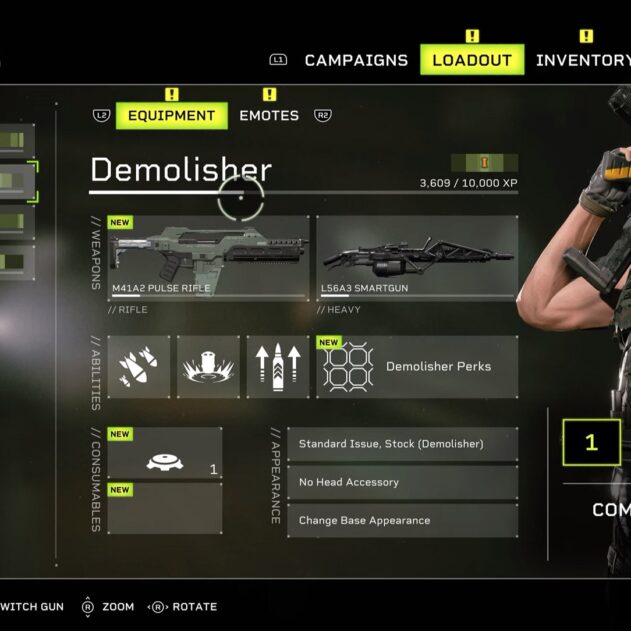
Task: Change the Standard Issue, Stock outfit
Action: (402, 444)
